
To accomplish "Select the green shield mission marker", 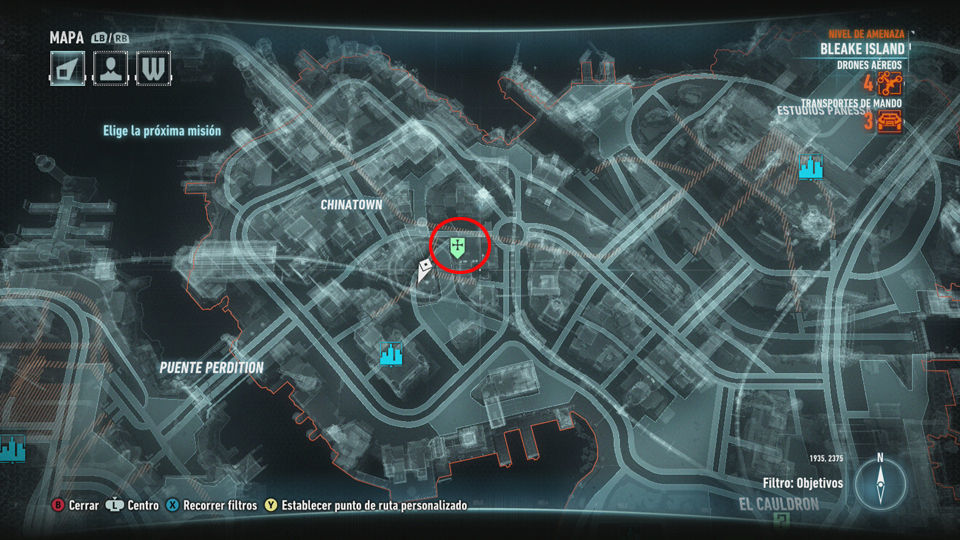I will click(x=457, y=246).
